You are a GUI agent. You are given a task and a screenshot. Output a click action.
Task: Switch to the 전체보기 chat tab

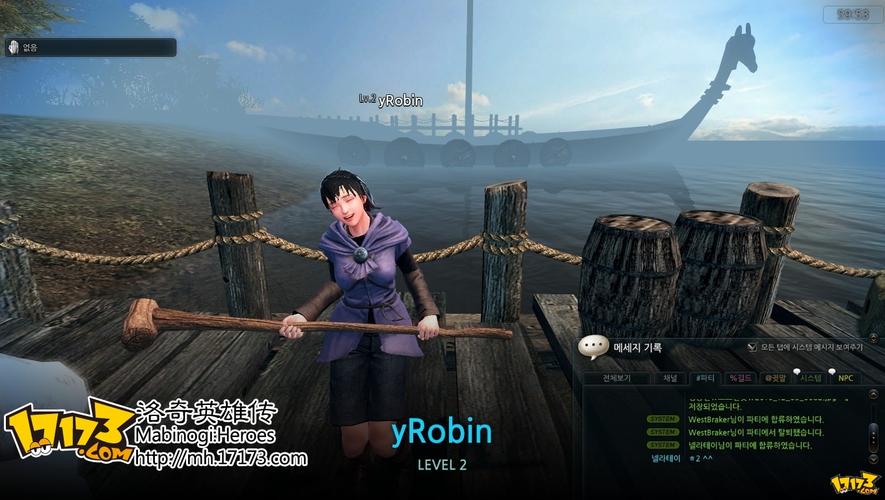click(x=615, y=379)
